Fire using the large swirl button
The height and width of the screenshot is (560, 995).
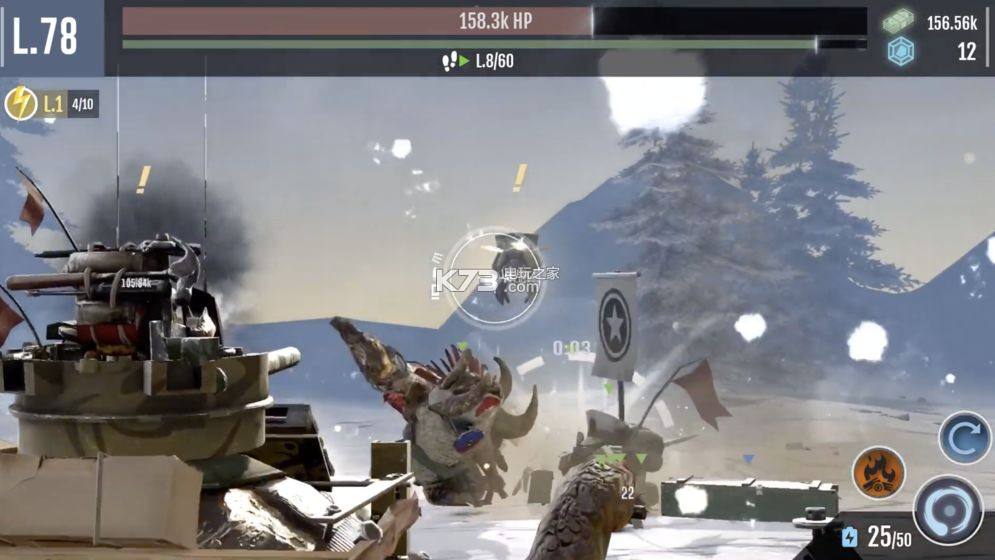[948, 510]
